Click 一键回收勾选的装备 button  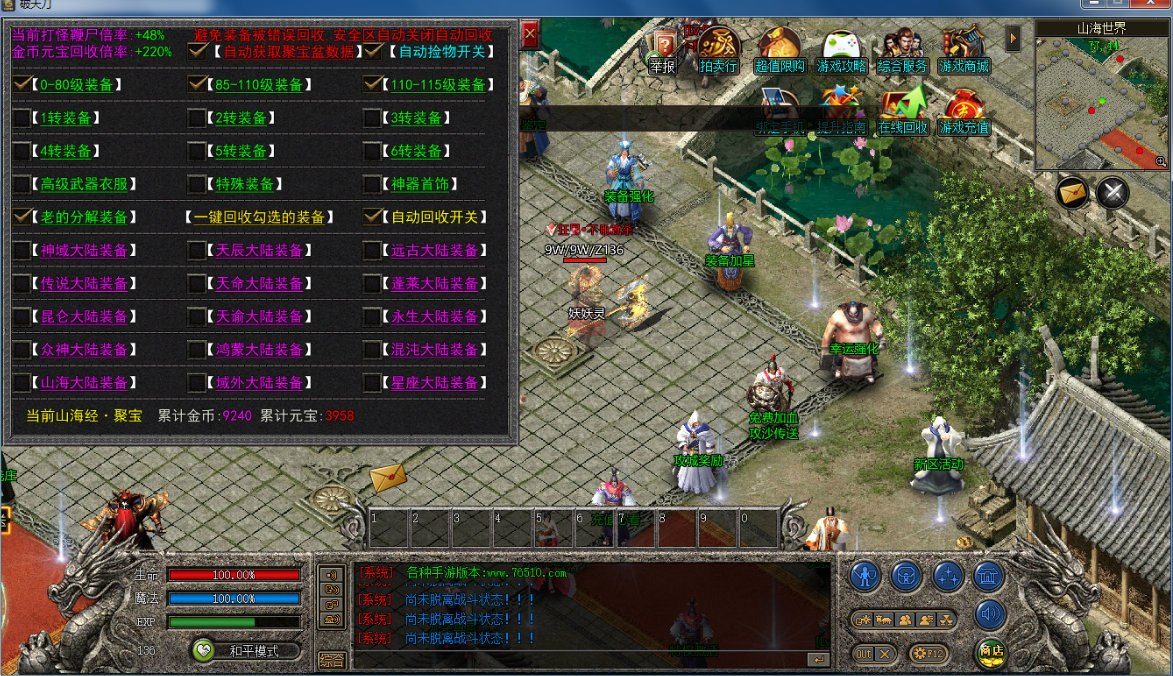tap(268, 217)
